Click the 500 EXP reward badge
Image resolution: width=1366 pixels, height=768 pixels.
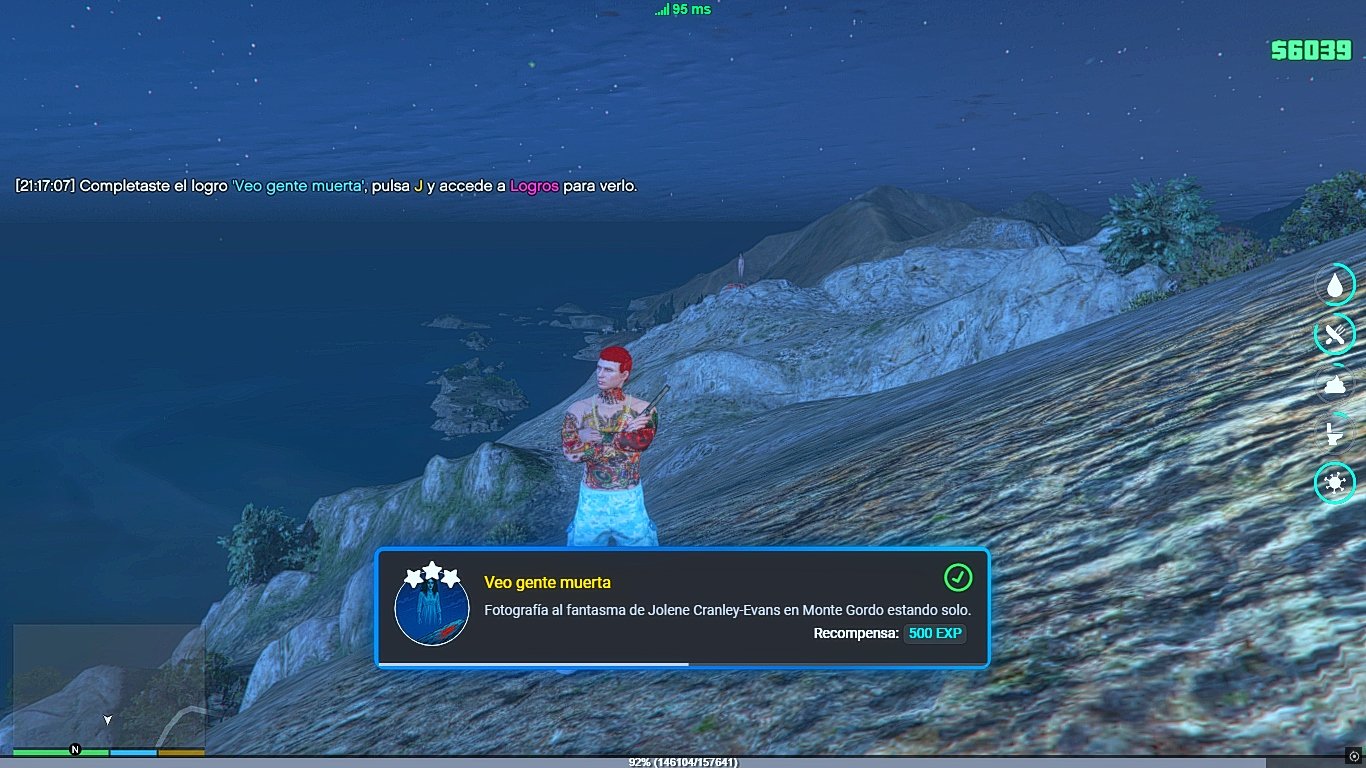935,634
